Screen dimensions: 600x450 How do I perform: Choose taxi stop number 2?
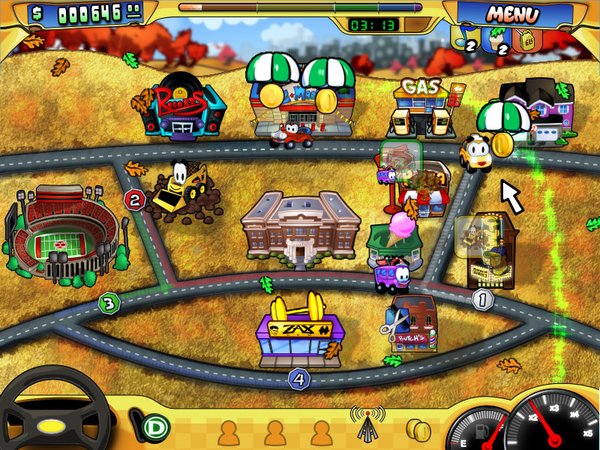(135, 199)
